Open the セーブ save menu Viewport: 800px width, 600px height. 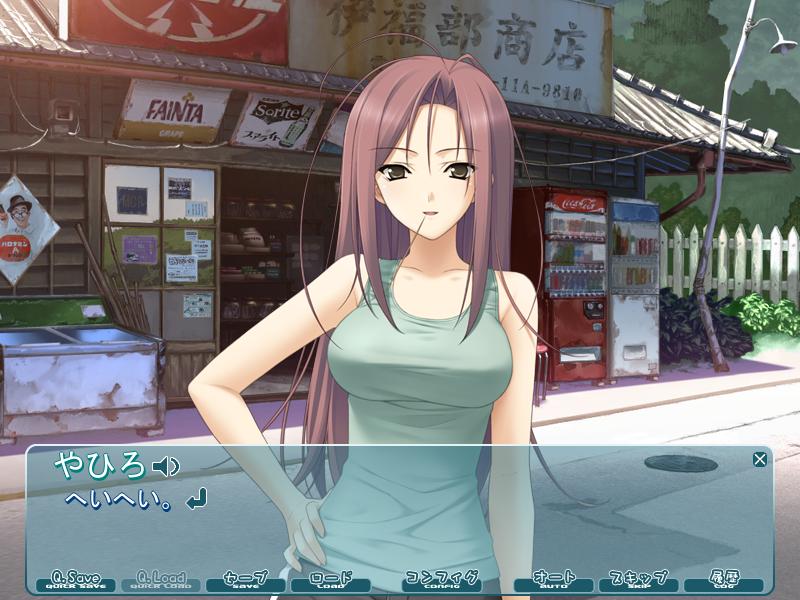[245, 581]
